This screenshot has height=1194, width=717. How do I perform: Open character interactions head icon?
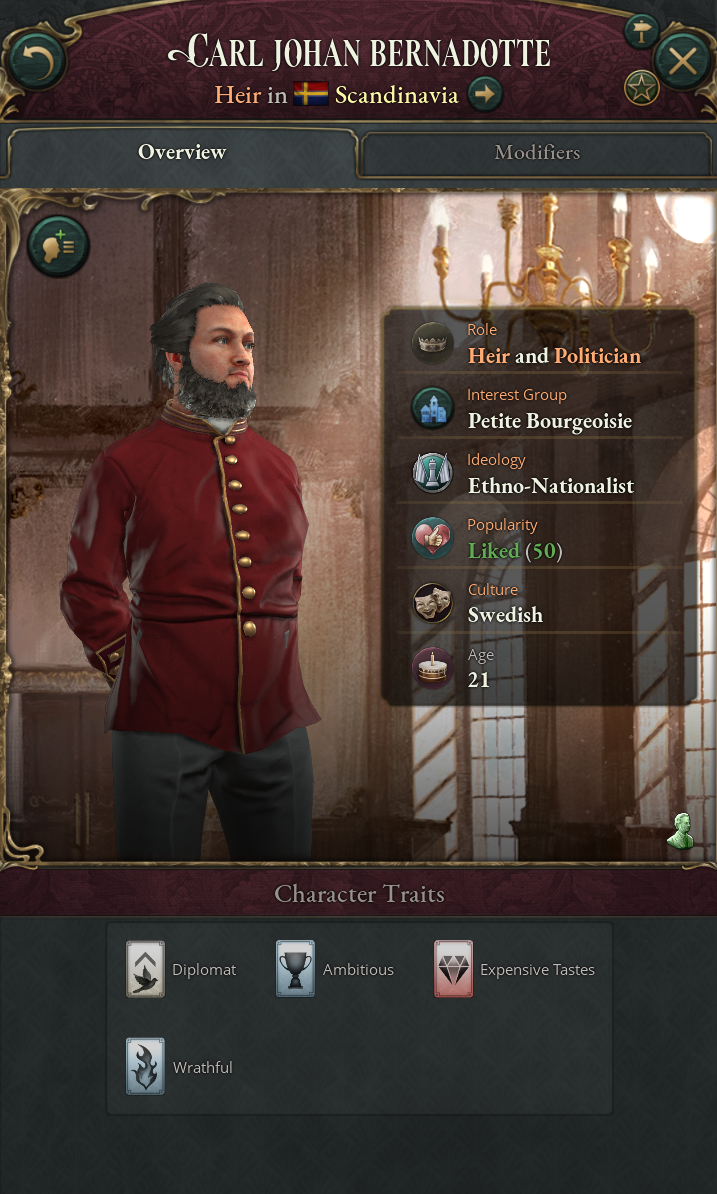coord(58,245)
